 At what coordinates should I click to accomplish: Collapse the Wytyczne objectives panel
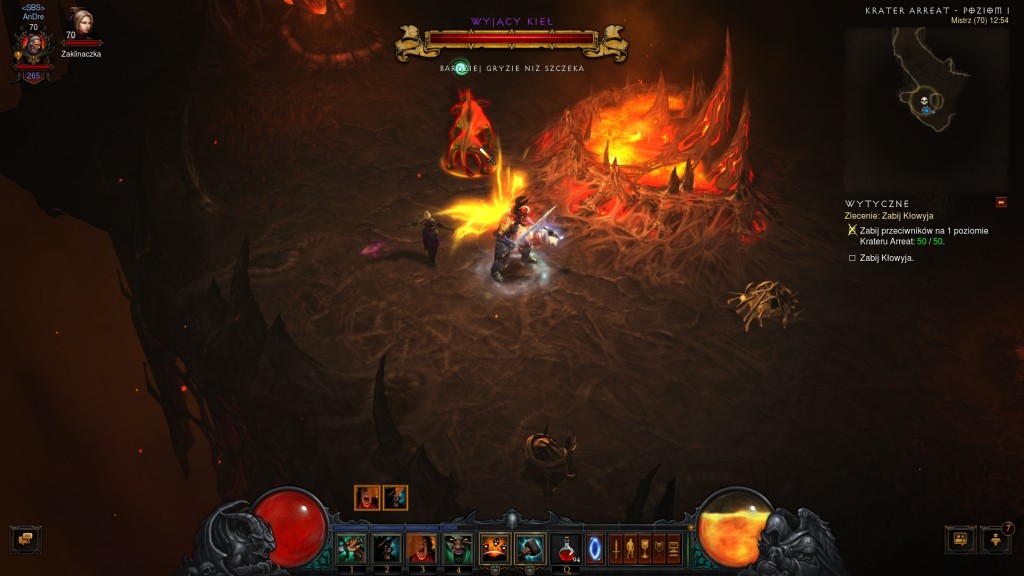pyautogui.click(x=1001, y=203)
